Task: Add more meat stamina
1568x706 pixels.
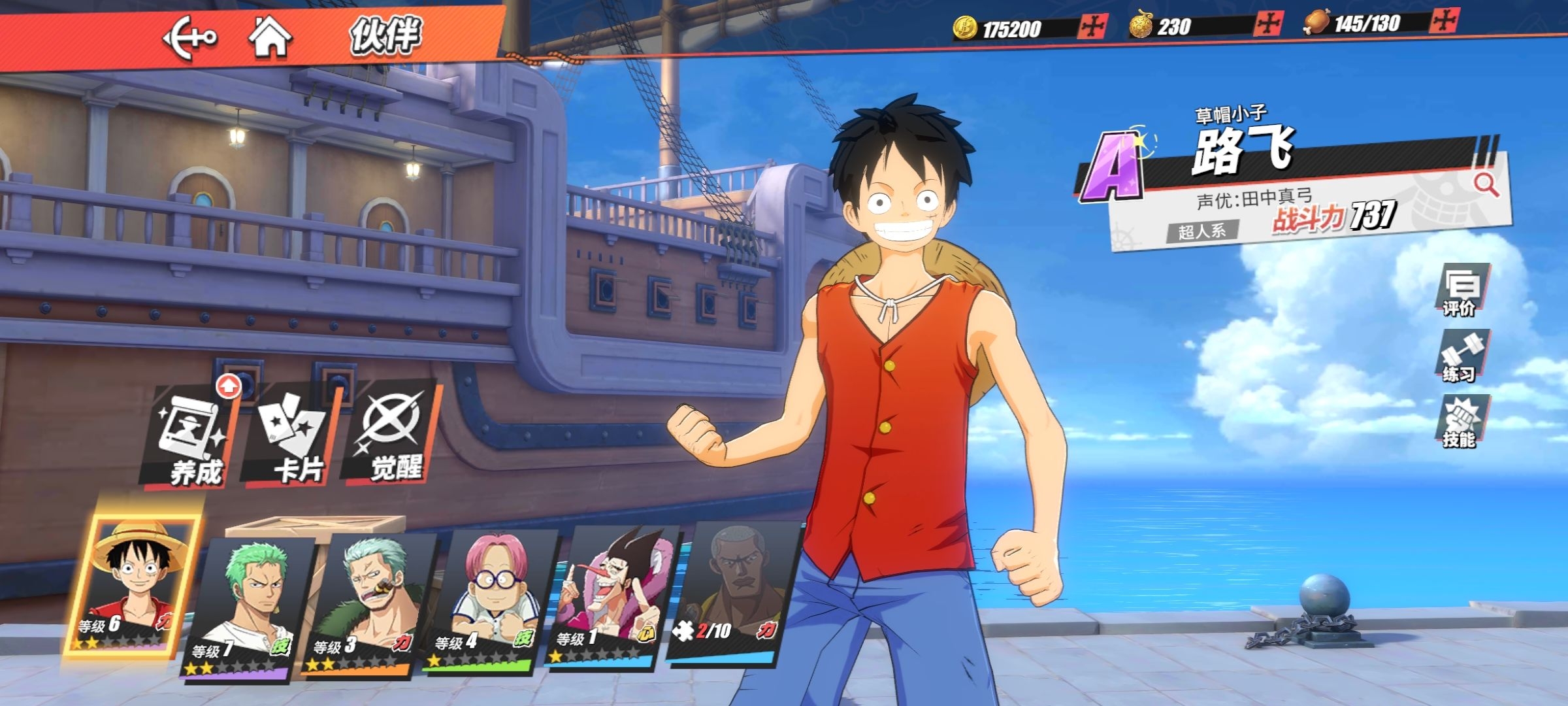Action: click(1443, 21)
